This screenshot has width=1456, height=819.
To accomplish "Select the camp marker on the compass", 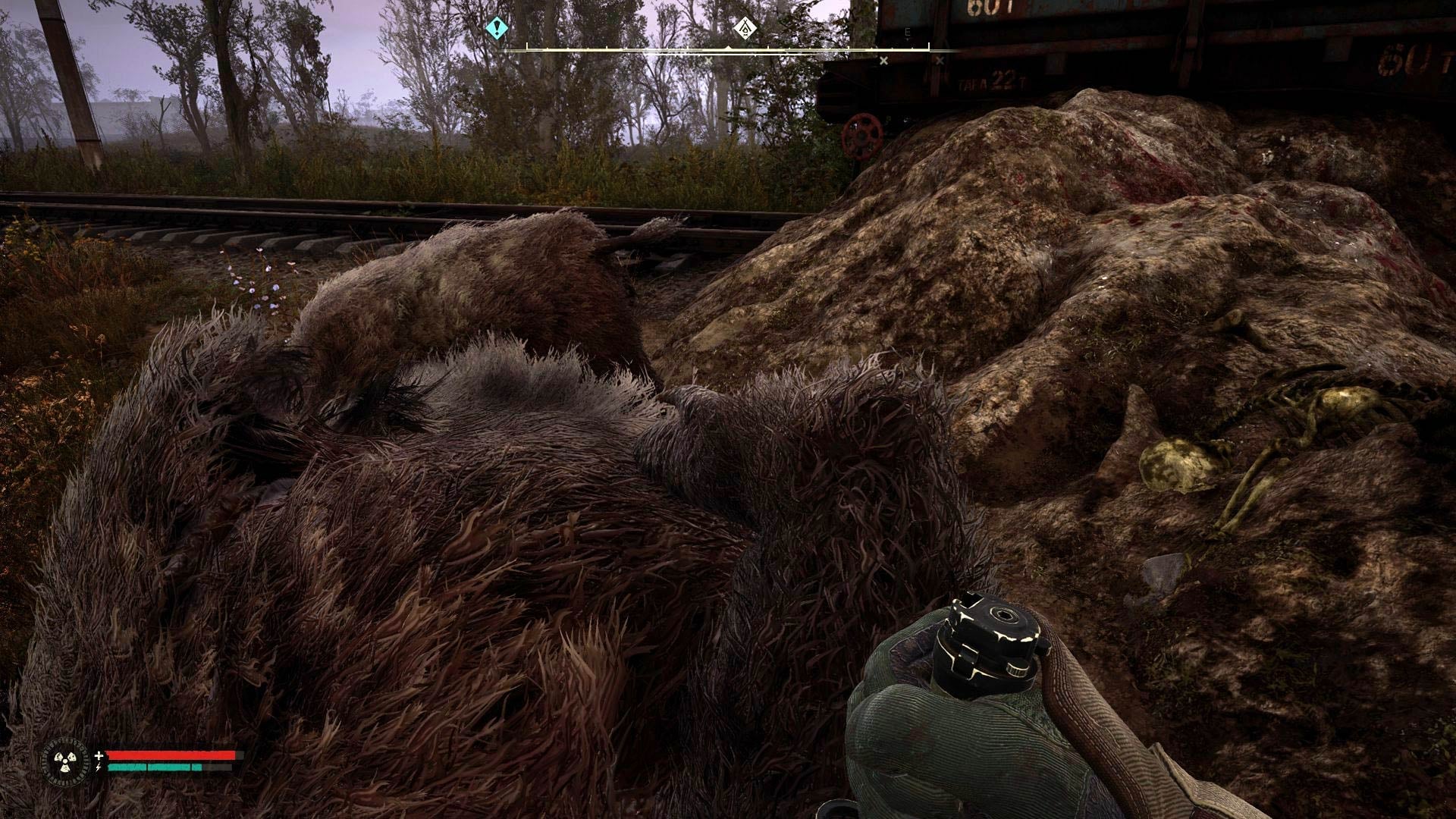I will coord(747,29).
